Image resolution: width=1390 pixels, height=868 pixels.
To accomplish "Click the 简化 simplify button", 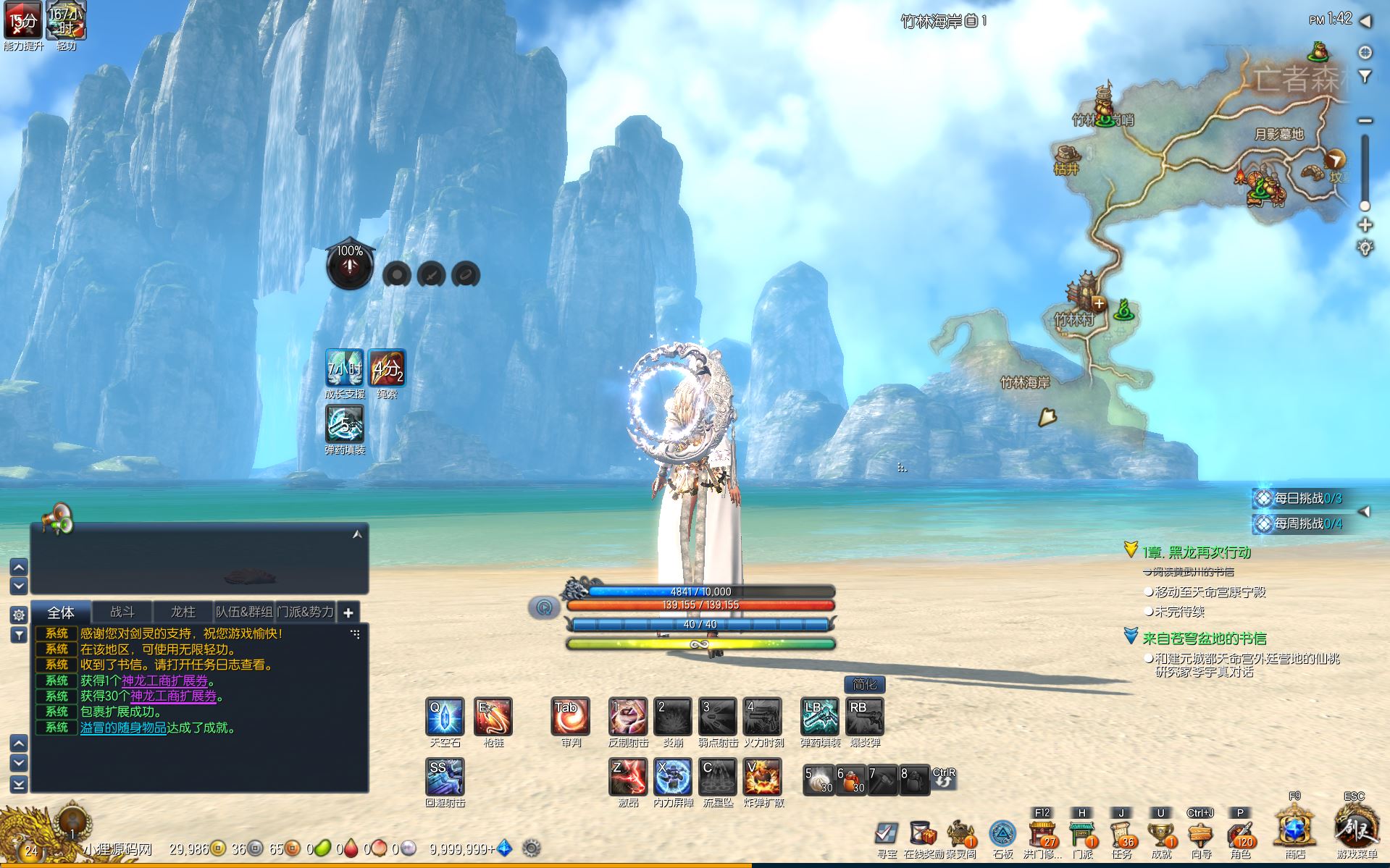I will click(x=864, y=684).
